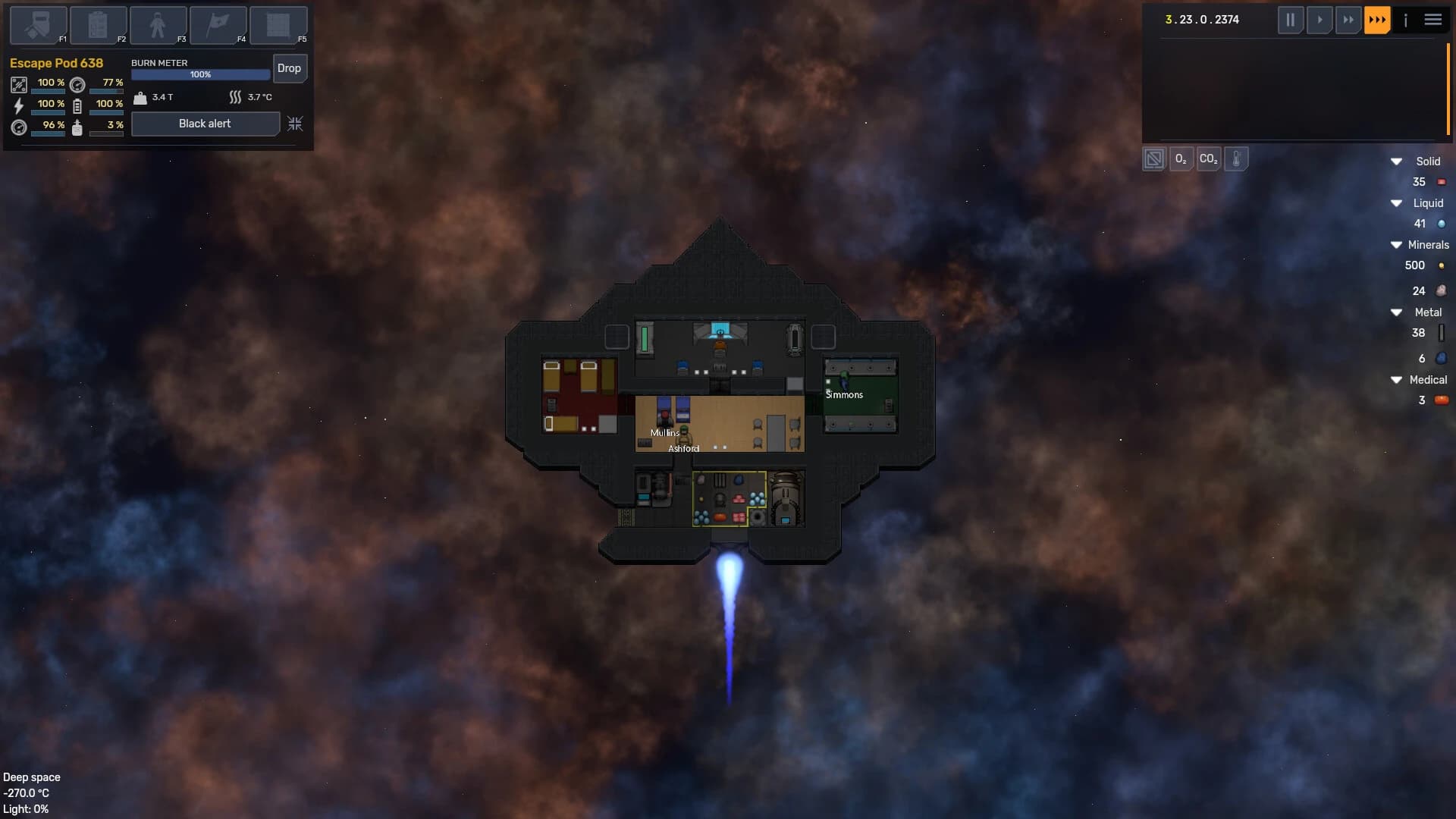This screenshot has height=819, width=1456.
Task: Open the Schedule panel (F2)
Action: coord(98,25)
